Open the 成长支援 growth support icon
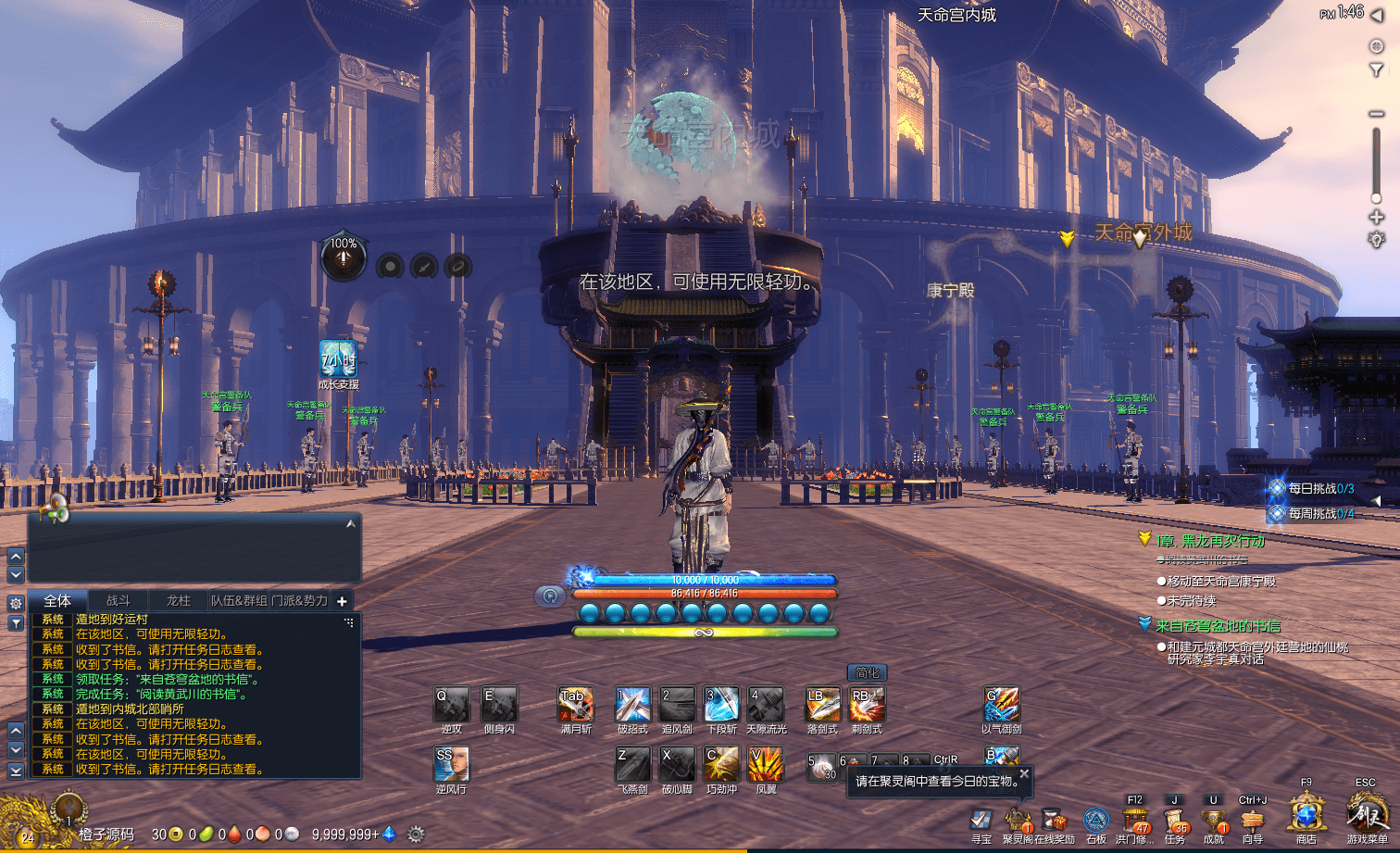 tap(338, 360)
